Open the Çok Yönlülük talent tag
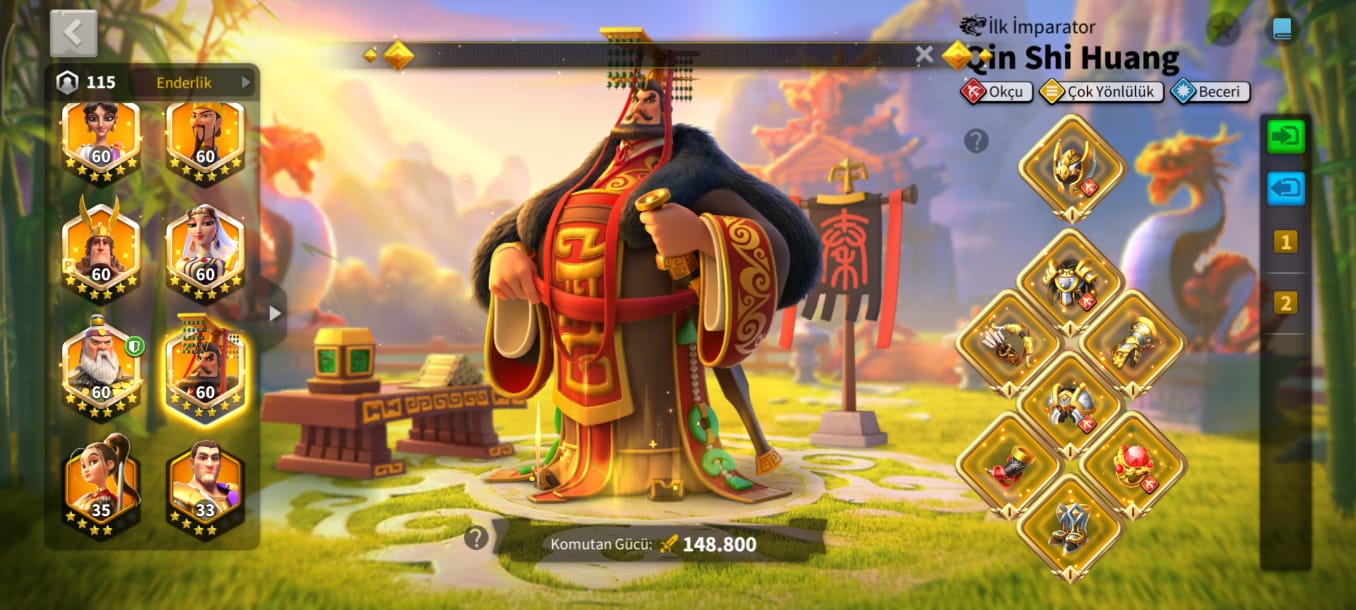The height and width of the screenshot is (610, 1356). click(1101, 92)
